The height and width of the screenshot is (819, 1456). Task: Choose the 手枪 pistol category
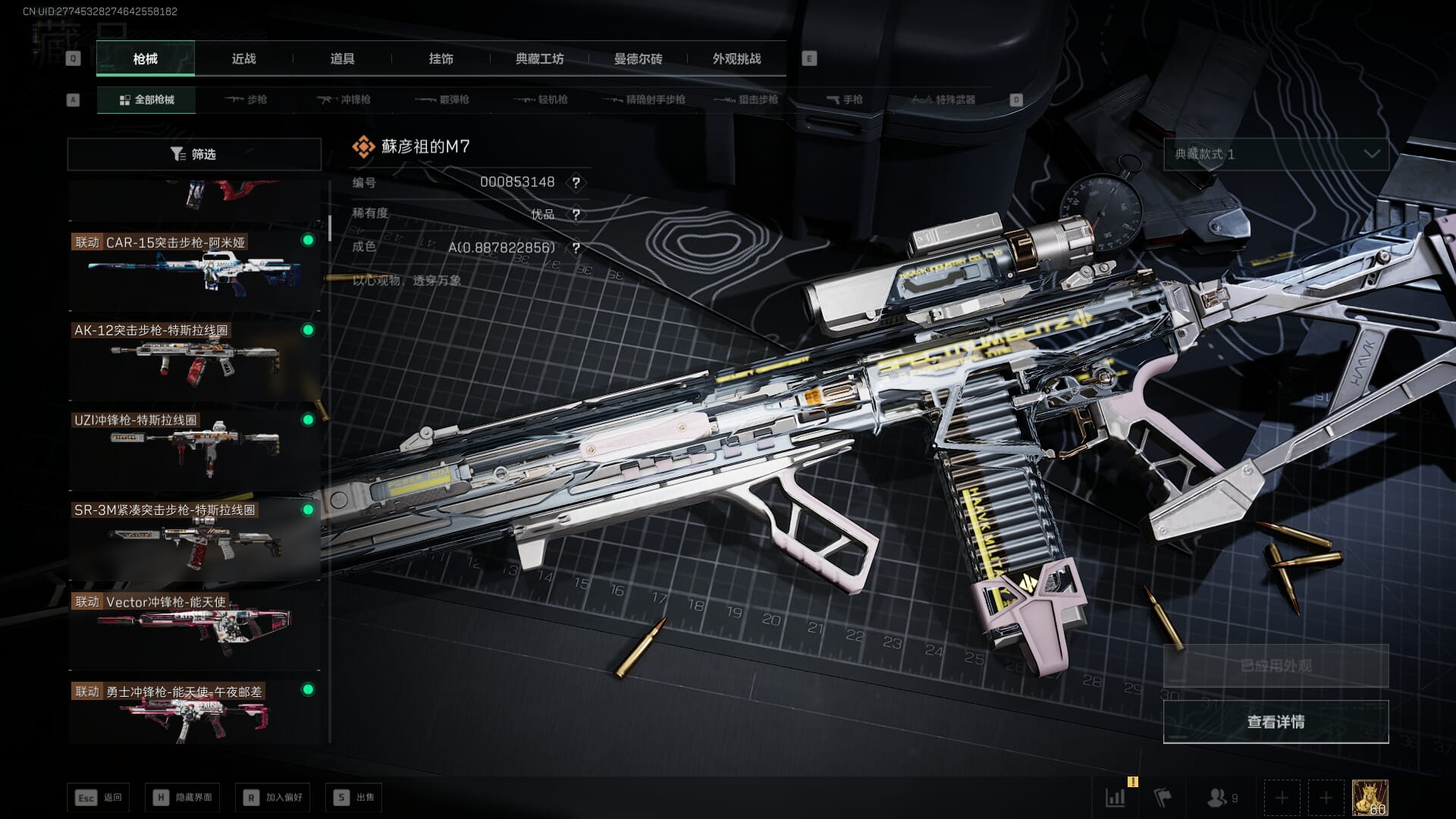[844, 99]
